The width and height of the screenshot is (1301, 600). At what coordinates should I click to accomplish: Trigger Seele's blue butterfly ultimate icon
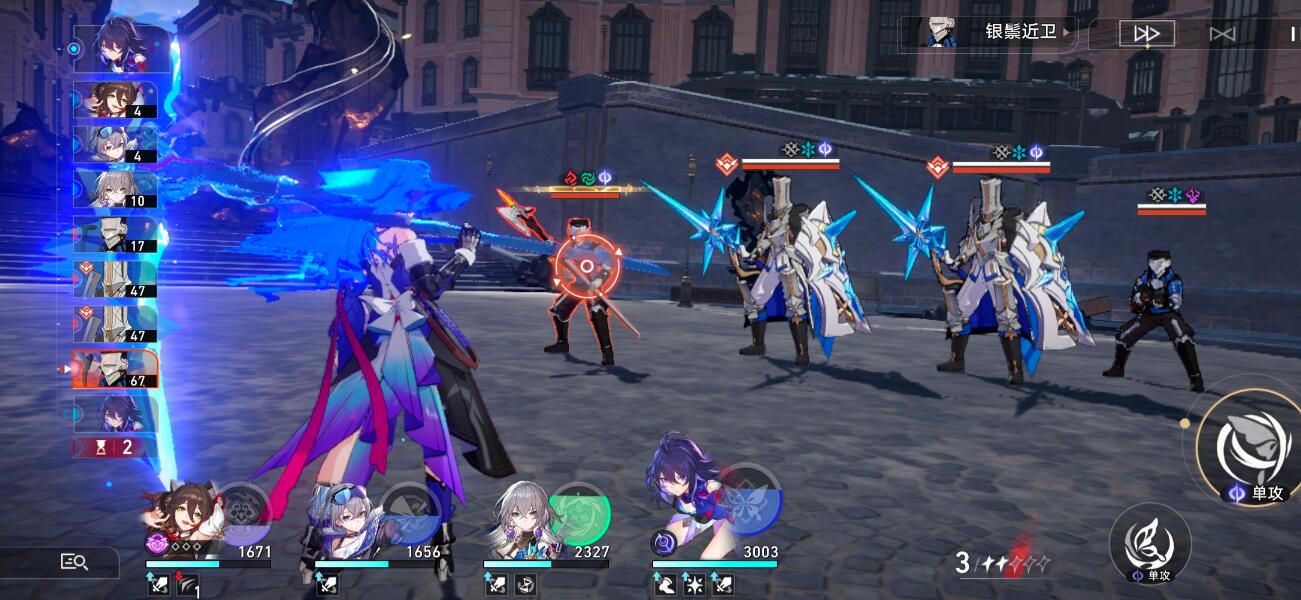(748, 498)
